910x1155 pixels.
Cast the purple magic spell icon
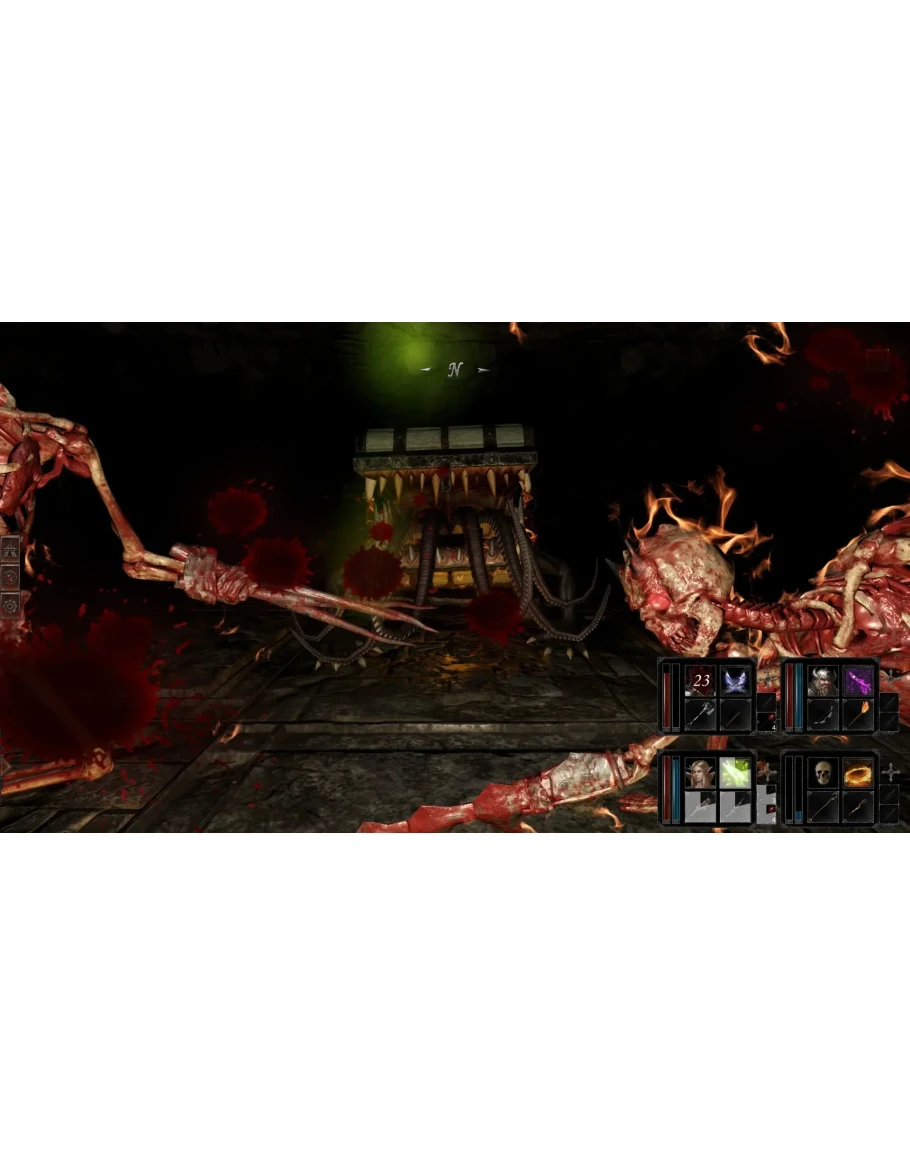pyautogui.click(x=858, y=681)
